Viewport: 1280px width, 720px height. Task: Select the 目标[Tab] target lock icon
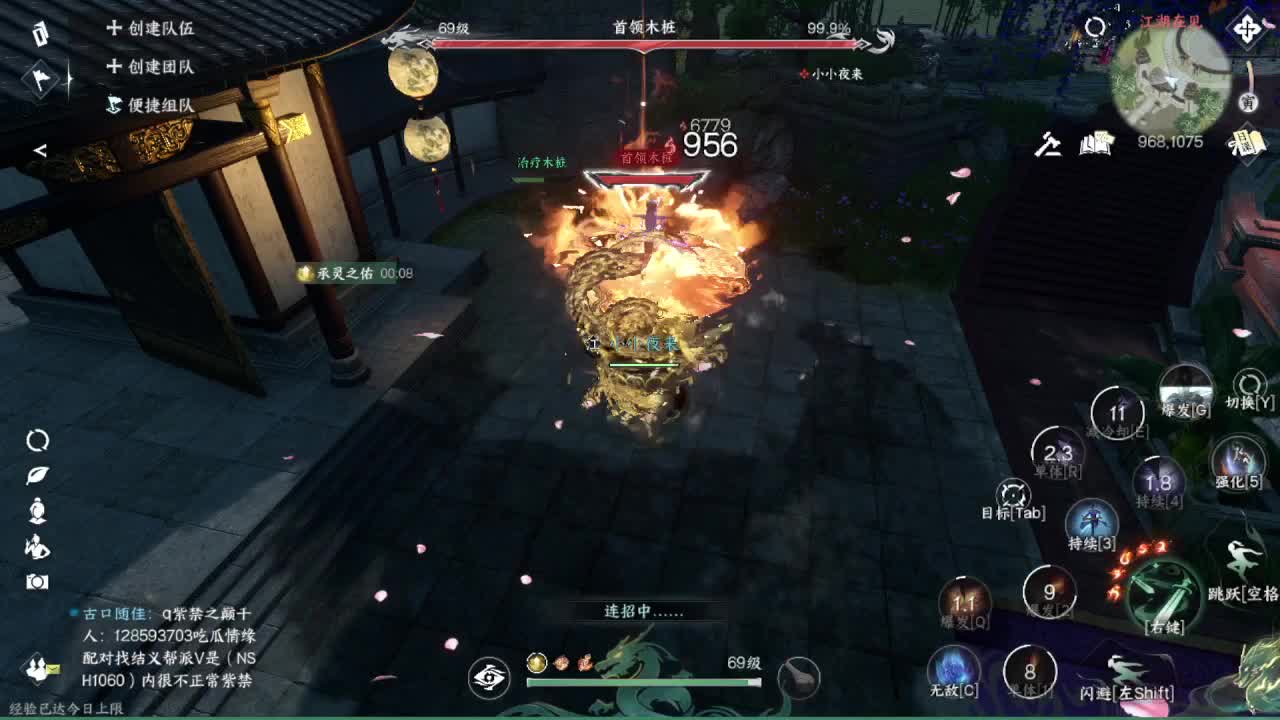1012,495
